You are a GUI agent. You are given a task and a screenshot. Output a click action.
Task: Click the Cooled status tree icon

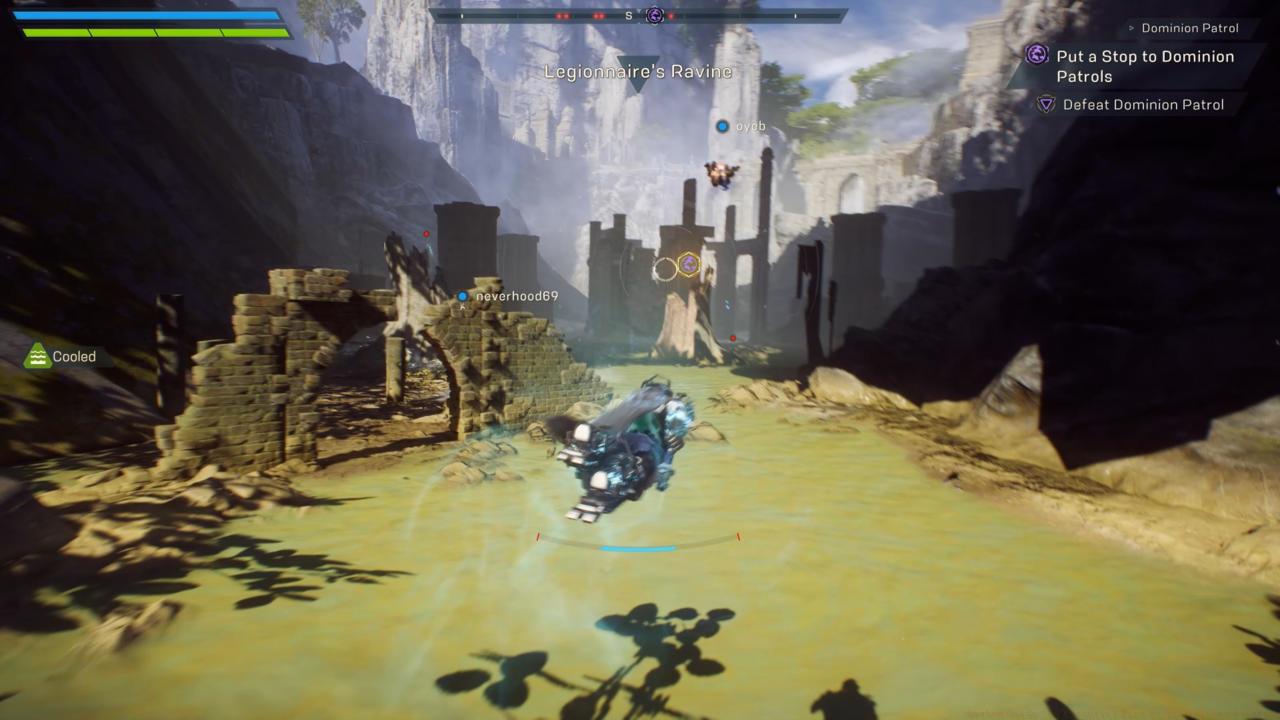(x=35, y=356)
